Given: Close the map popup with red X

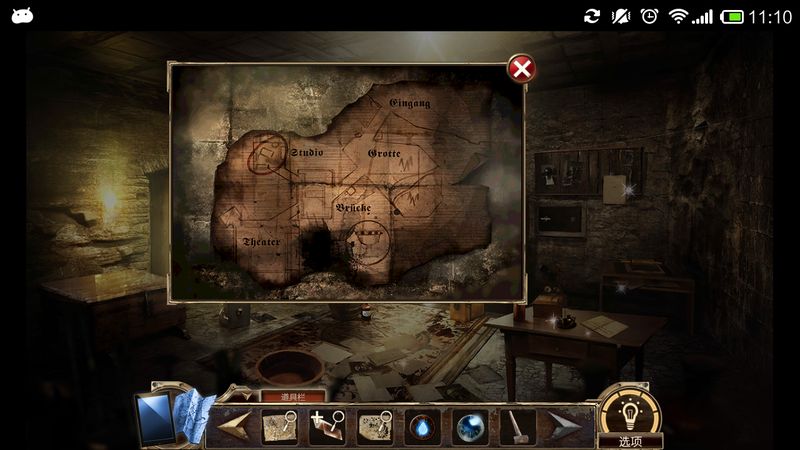Looking at the screenshot, I should pos(521,68).
